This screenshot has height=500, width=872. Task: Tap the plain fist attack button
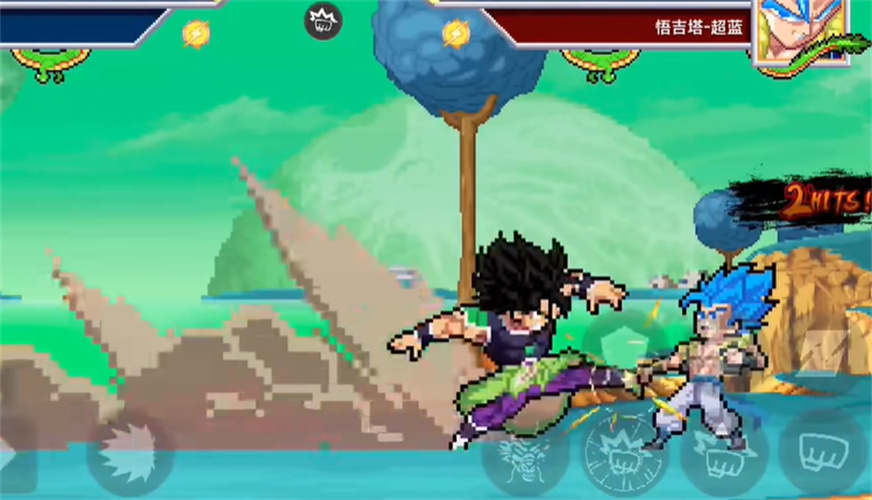click(822, 452)
